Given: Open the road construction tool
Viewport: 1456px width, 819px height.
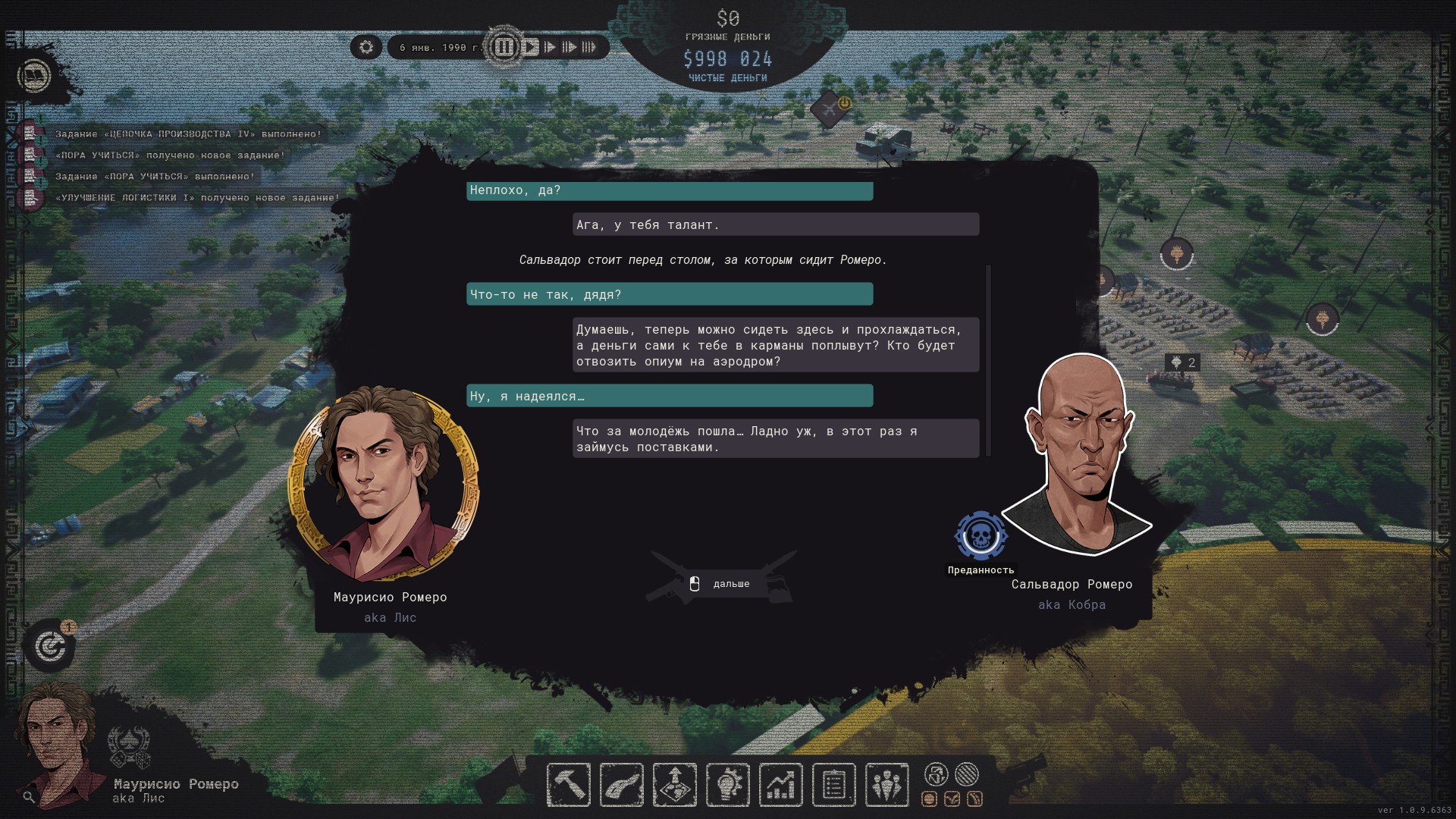Looking at the screenshot, I should pos(621,784).
